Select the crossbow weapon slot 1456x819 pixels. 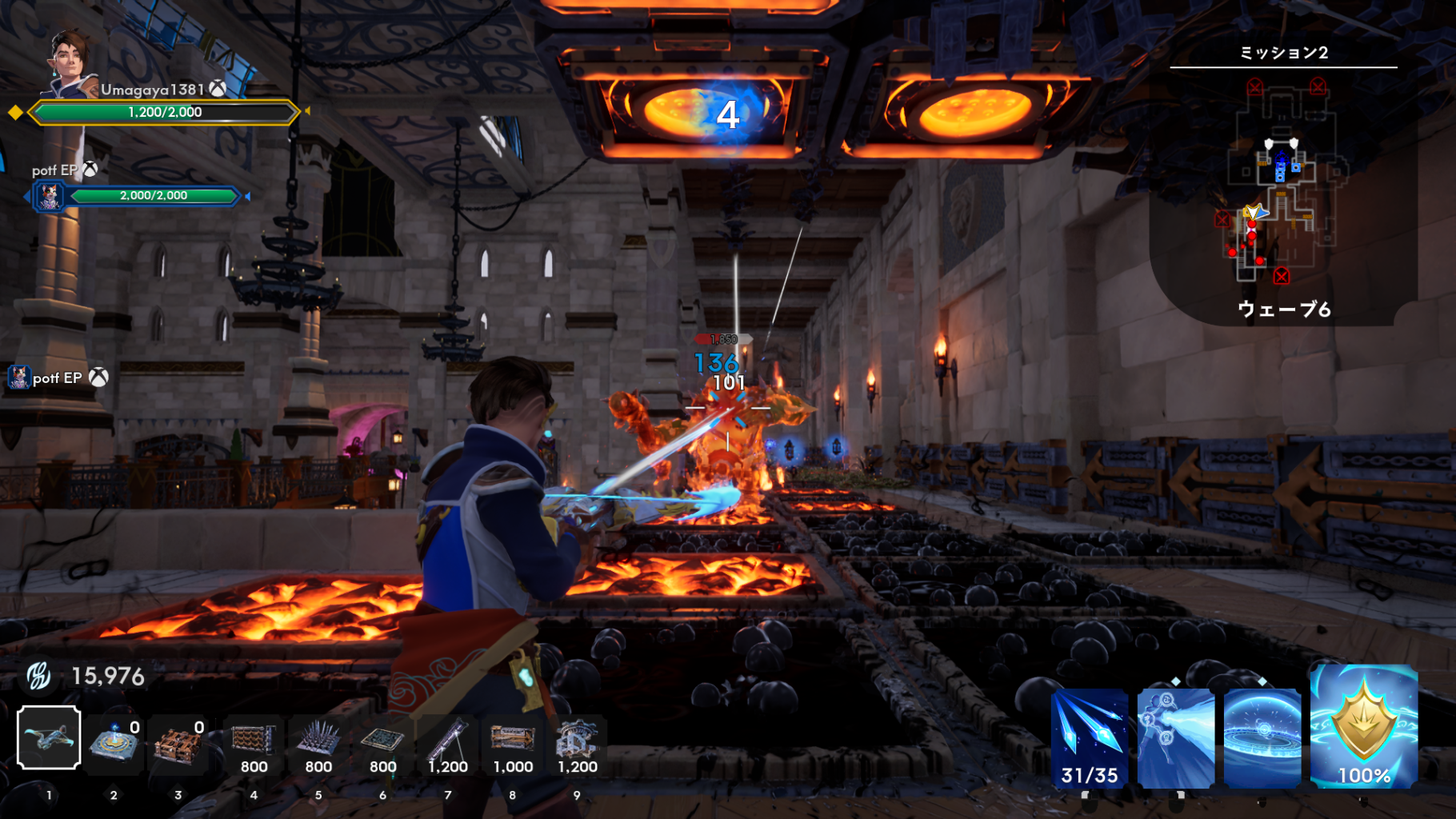click(x=49, y=737)
